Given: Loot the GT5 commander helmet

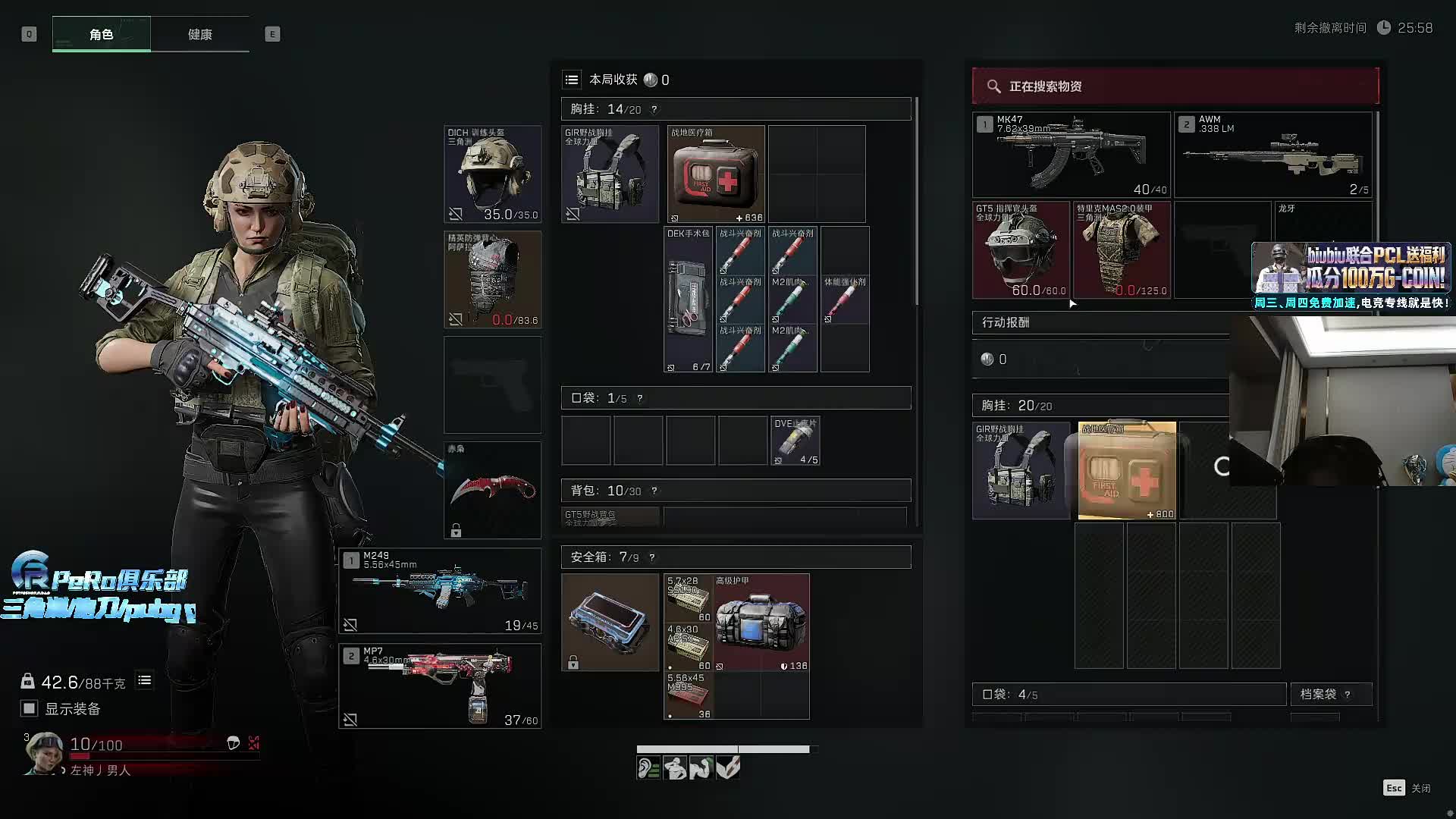Looking at the screenshot, I should [x=1021, y=249].
